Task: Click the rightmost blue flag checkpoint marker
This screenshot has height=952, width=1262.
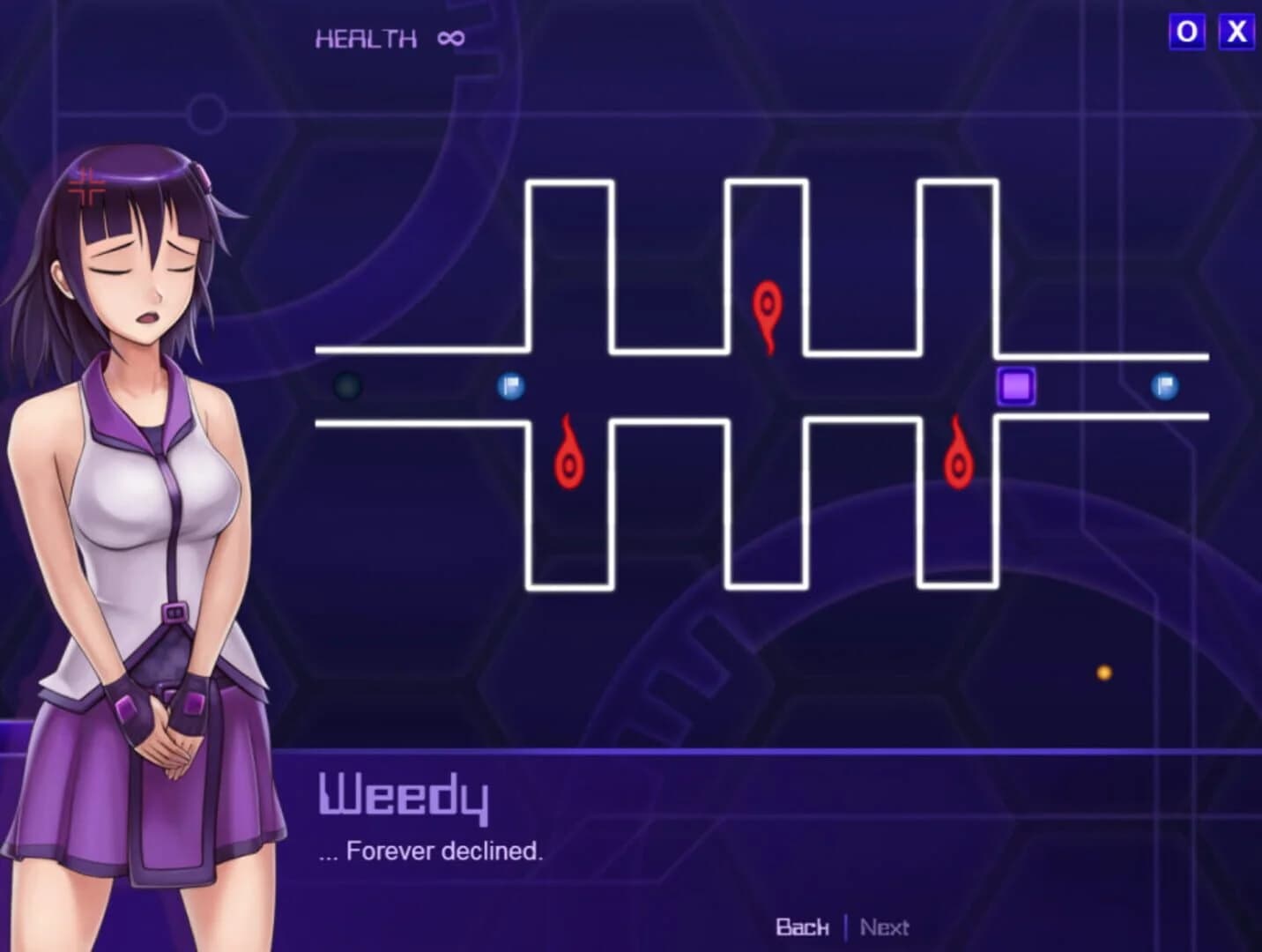Action: coord(1165,385)
